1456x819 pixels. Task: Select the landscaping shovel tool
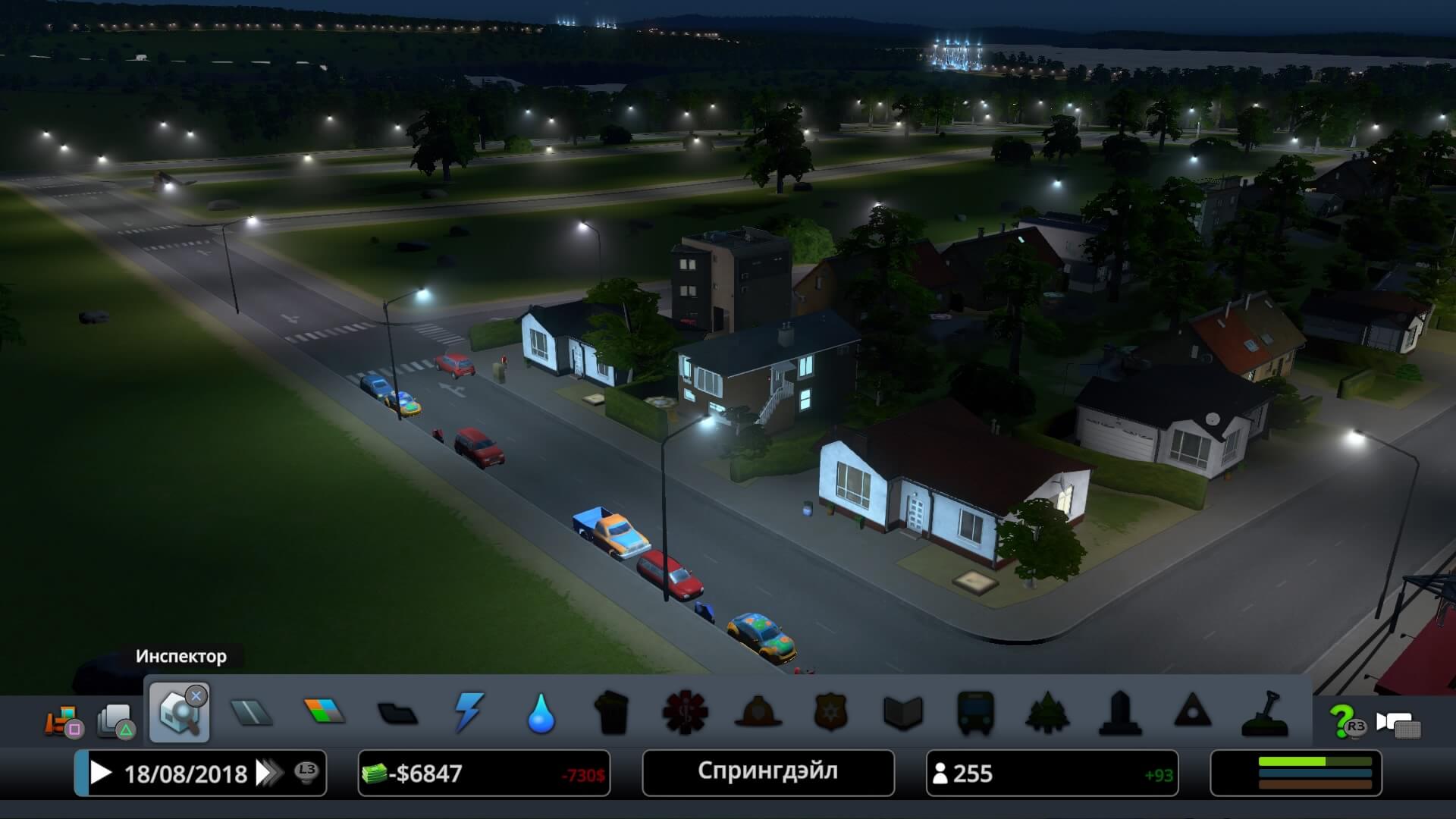(x=1265, y=714)
